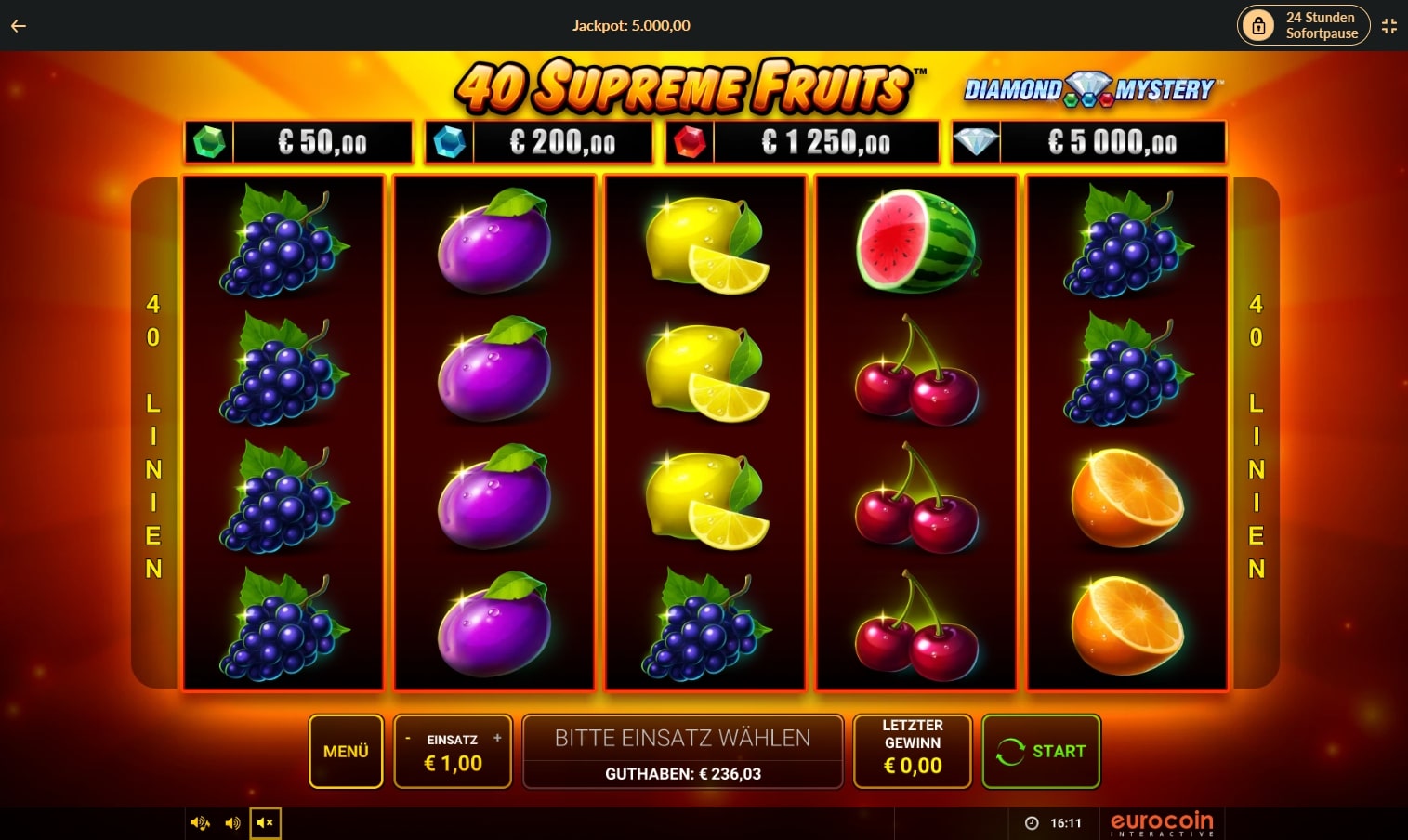Go back using the arrow at top left
1408x840 pixels.
point(18,25)
